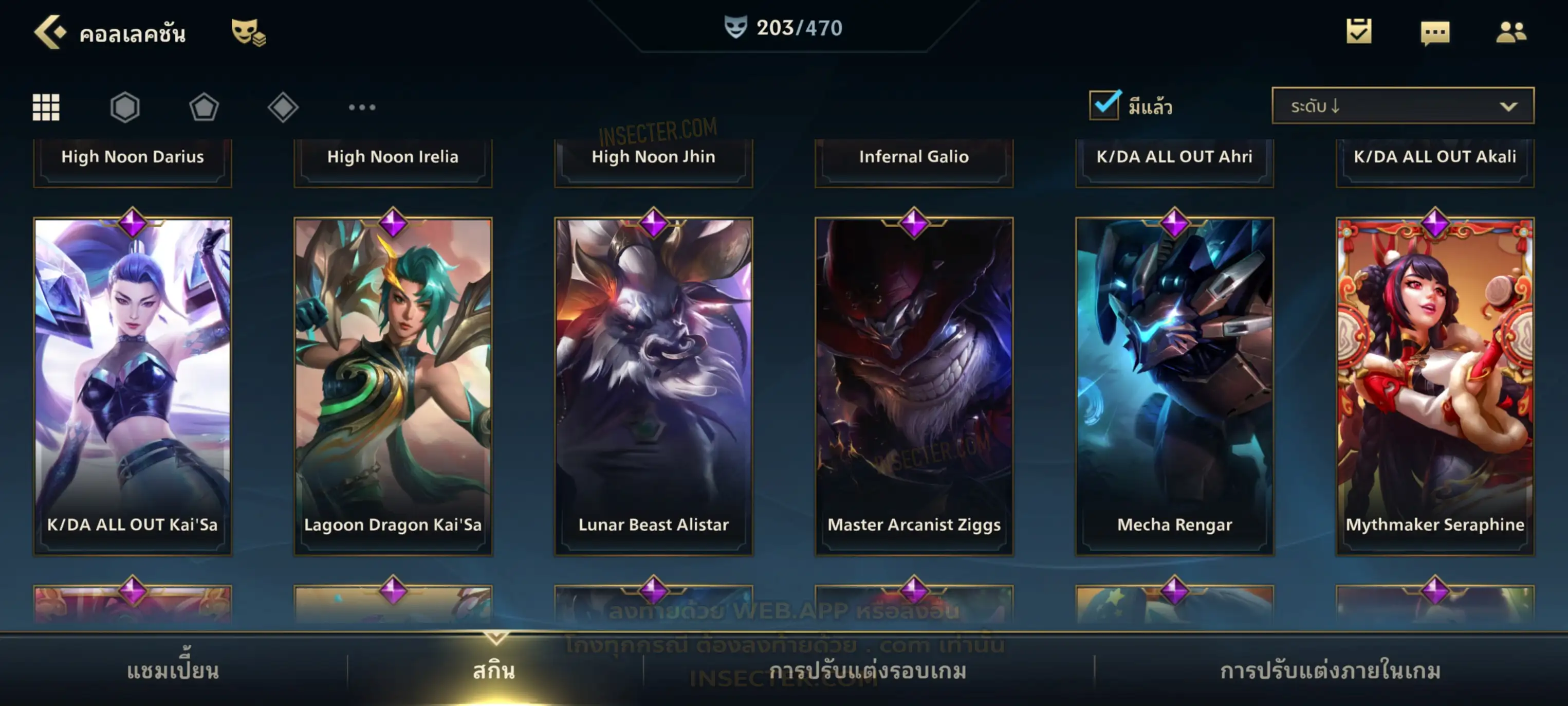Select the grid all-skins filter

click(46, 108)
